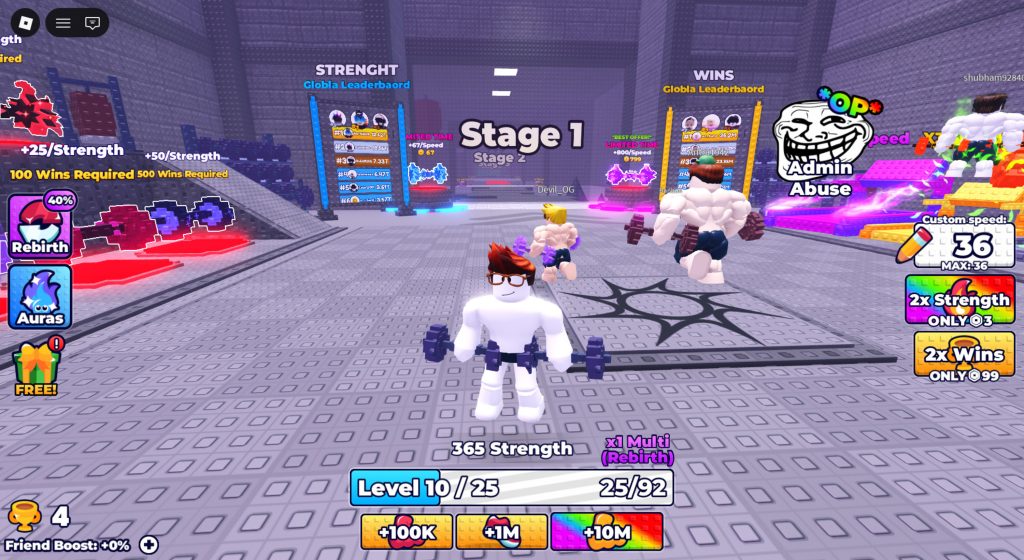The width and height of the screenshot is (1024, 560).
Task: Click the plus button beside Friend Boost
Action: pos(149,545)
